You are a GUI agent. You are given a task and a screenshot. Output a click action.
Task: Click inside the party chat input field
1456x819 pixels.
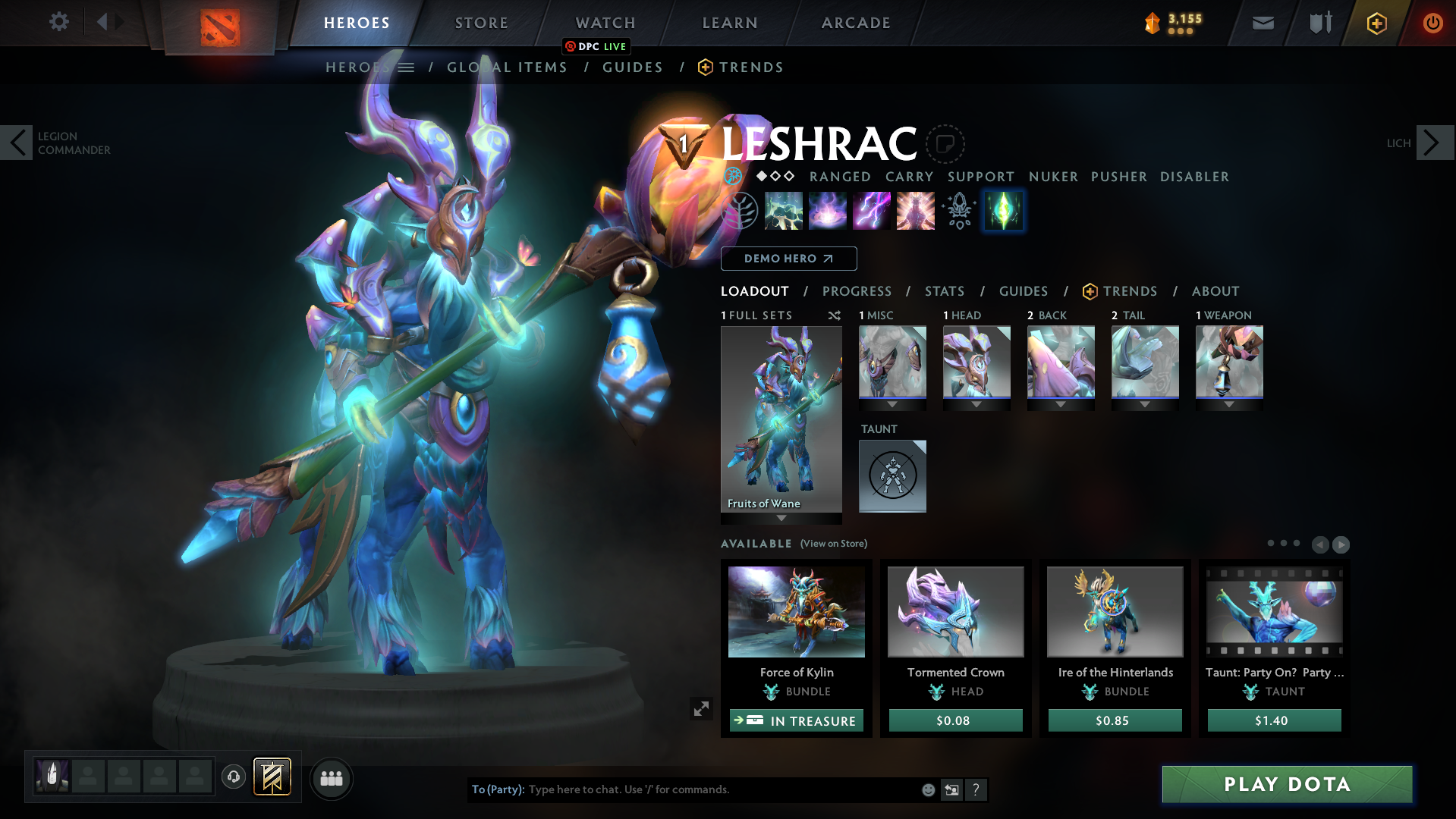pos(683,789)
